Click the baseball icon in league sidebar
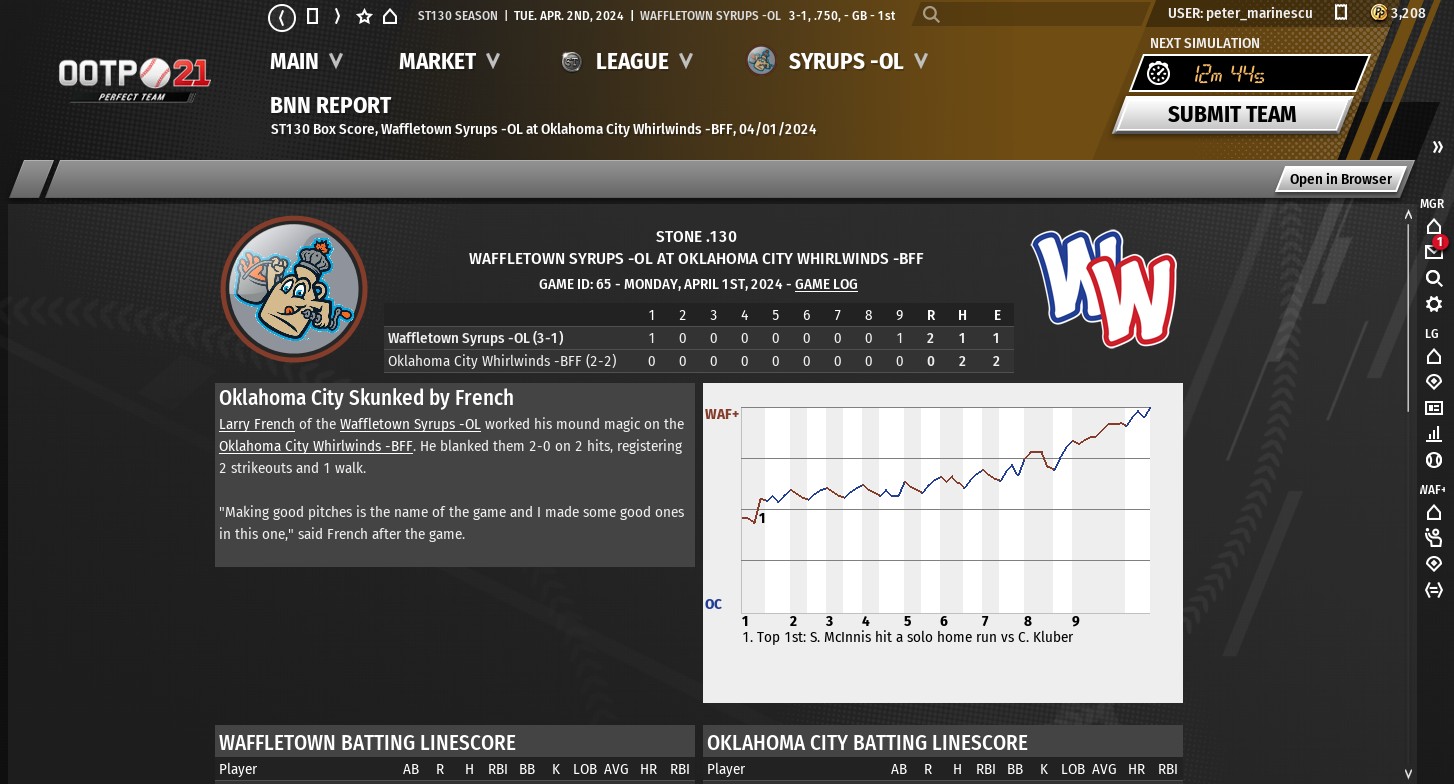This screenshot has height=784, width=1454. (x=1434, y=461)
